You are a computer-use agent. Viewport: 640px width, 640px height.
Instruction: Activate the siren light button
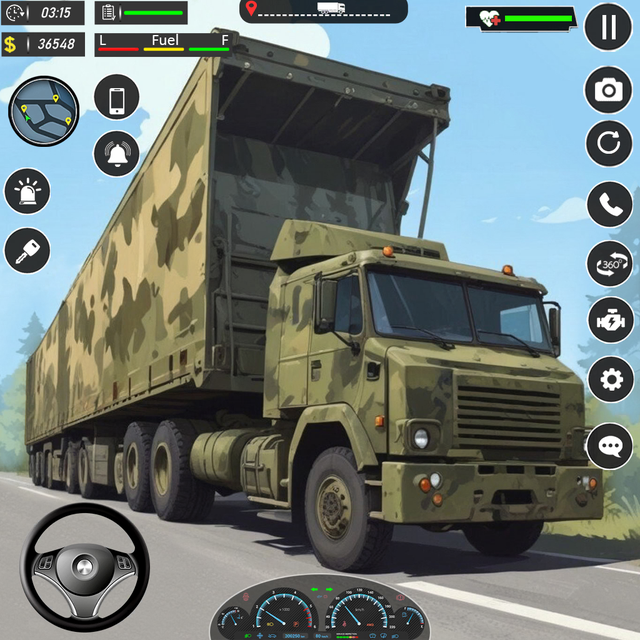click(x=27, y=191)
